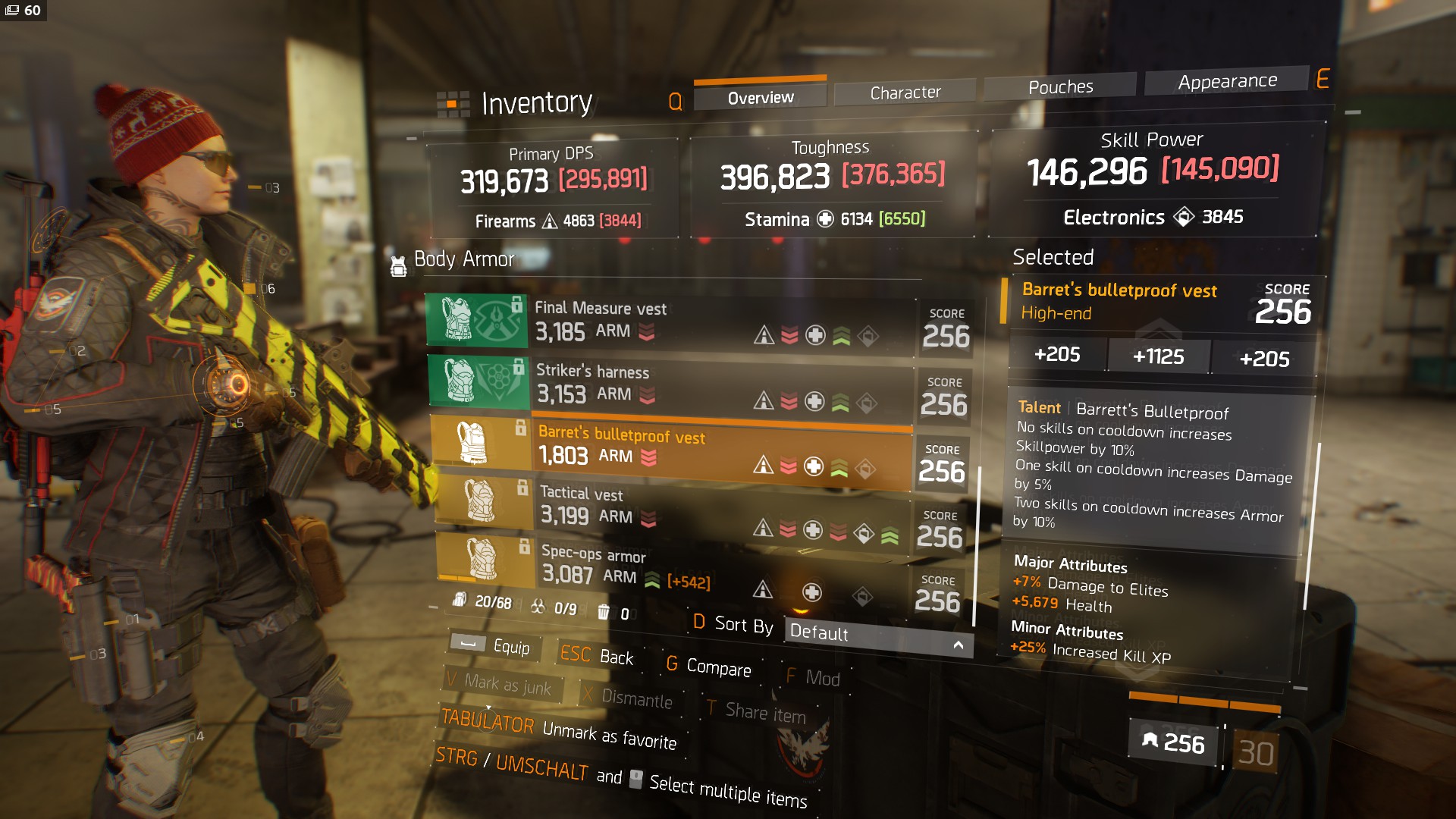1456x819 pixels.
Task: Open the Mod option
Action: click(813, 677)
